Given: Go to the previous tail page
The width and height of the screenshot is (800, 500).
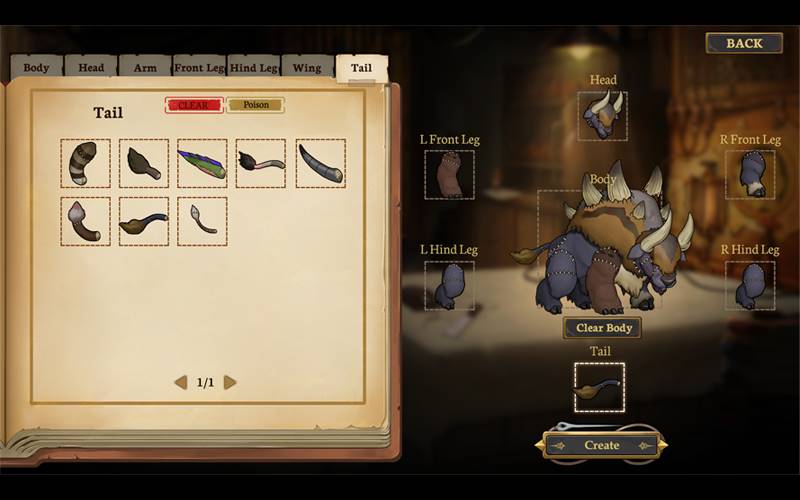Looking at the screenshot, I should (x=181, y=382).
